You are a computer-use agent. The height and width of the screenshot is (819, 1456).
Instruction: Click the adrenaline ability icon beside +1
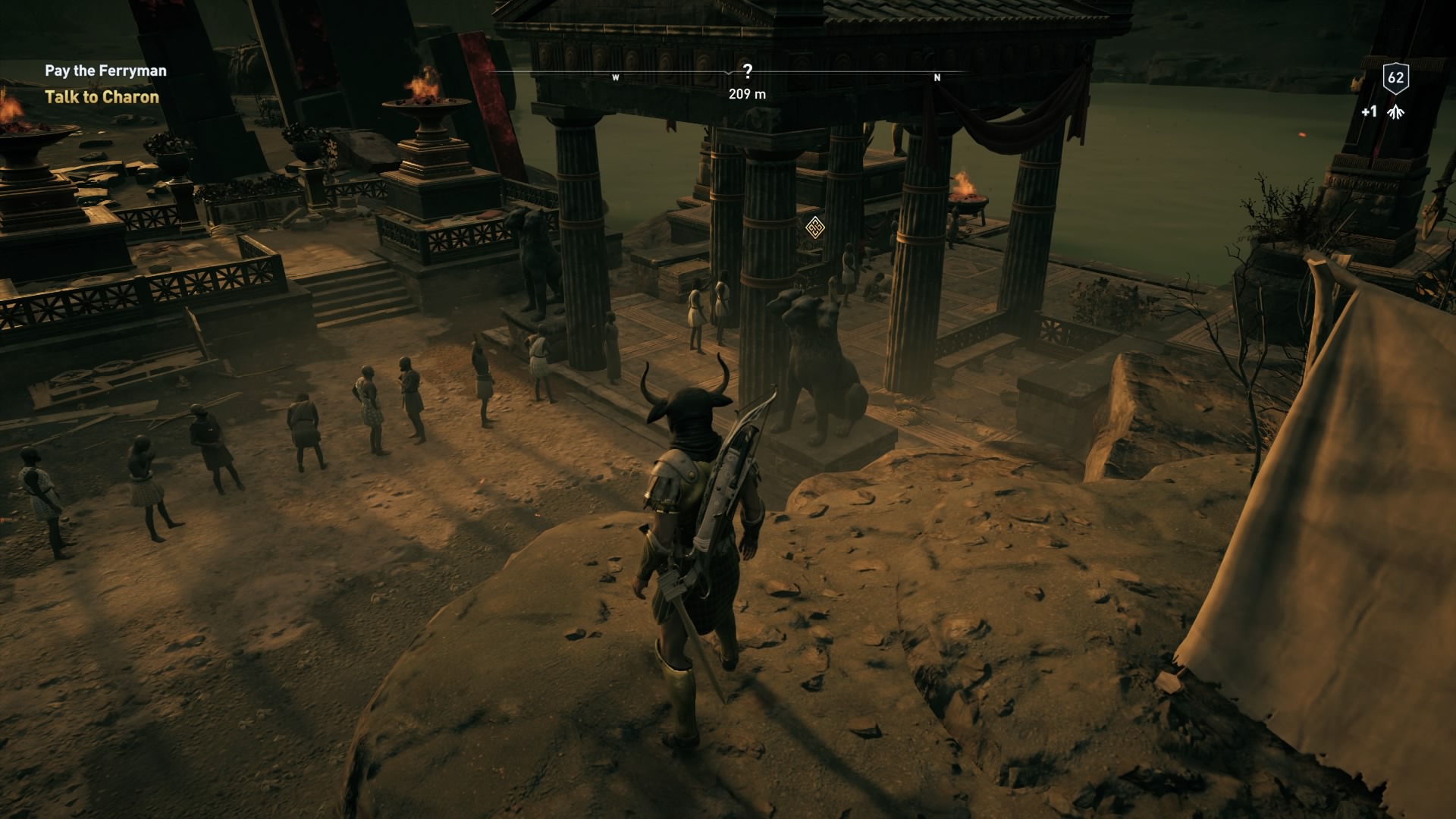coord(1395,112)
